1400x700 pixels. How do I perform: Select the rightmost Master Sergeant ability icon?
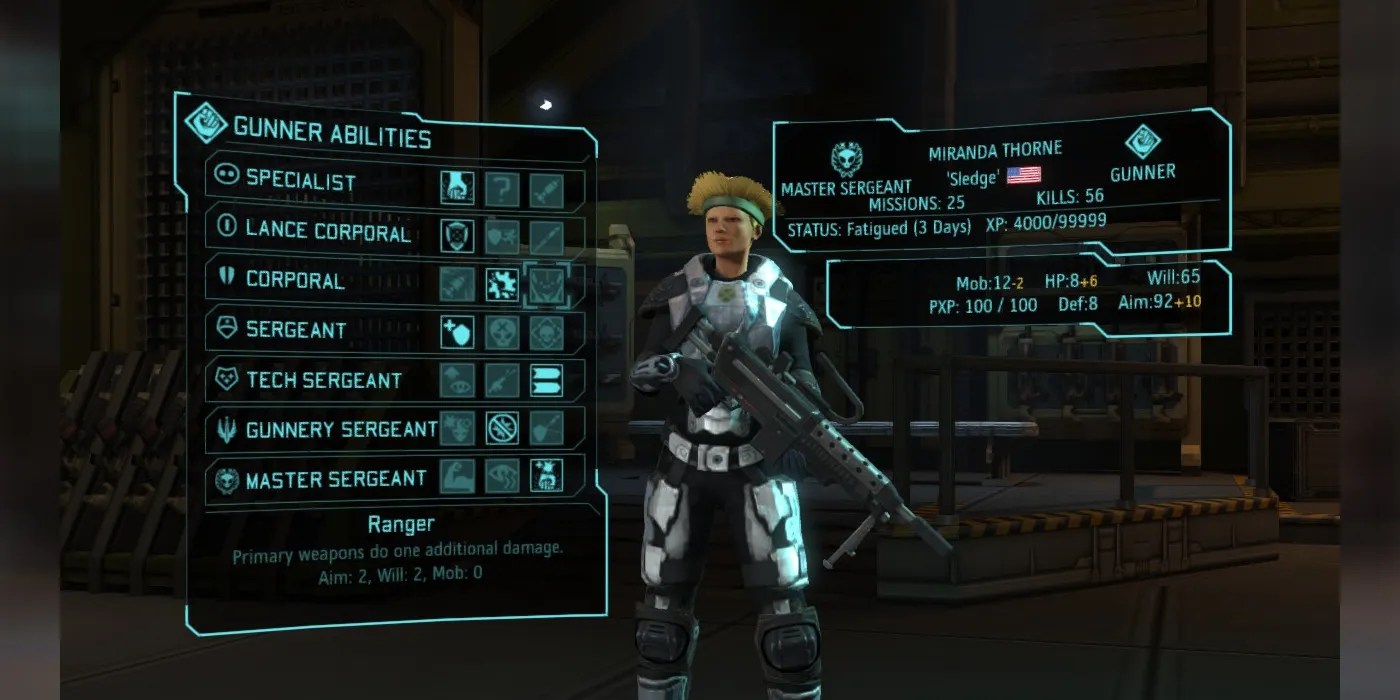click(x=547, y=476)
